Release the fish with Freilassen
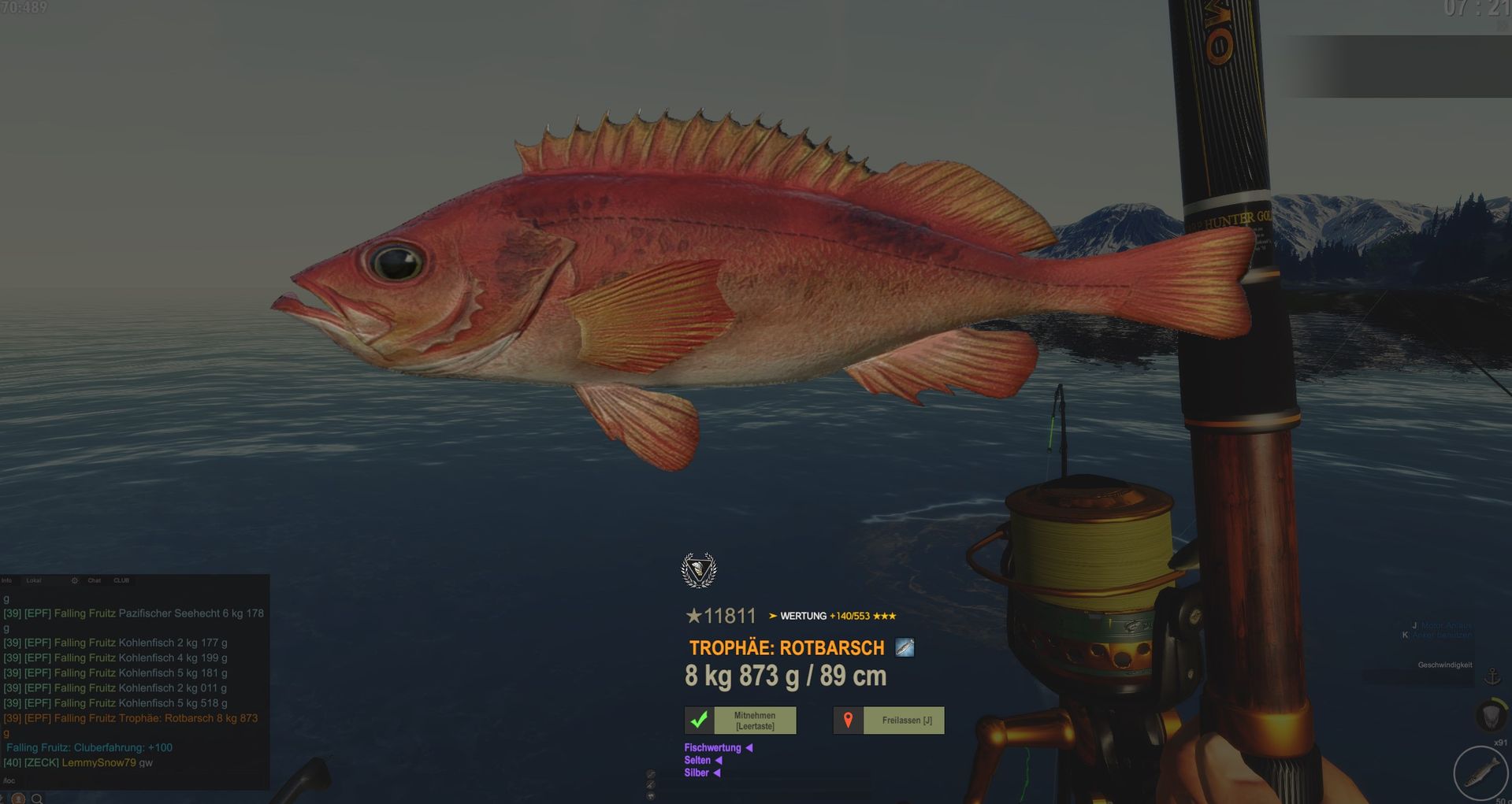 click(889, 720)
